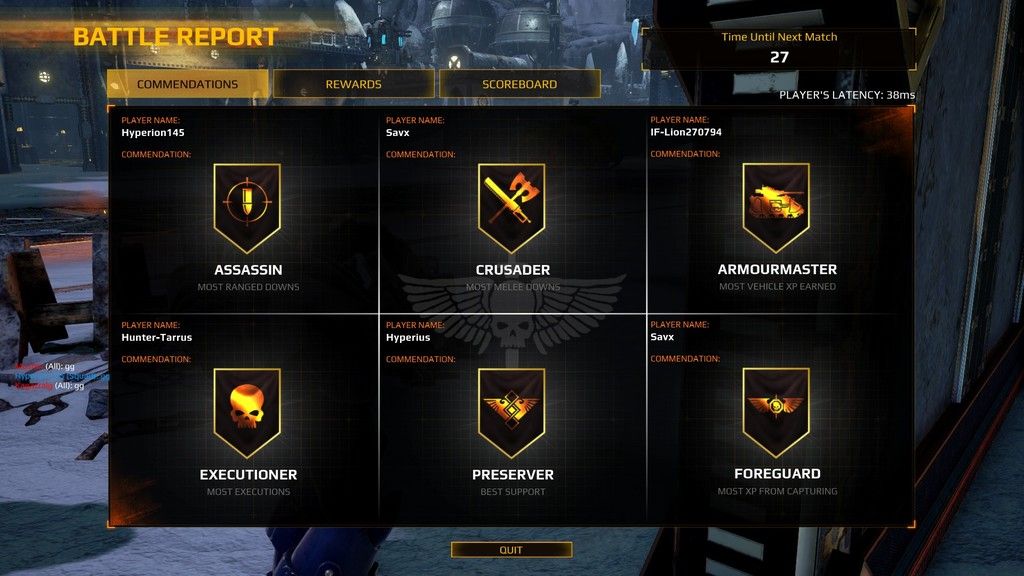The image size is (1024, 576).
Task: Choose the Armourmaster tank badge
Action: tap(776, 208)
